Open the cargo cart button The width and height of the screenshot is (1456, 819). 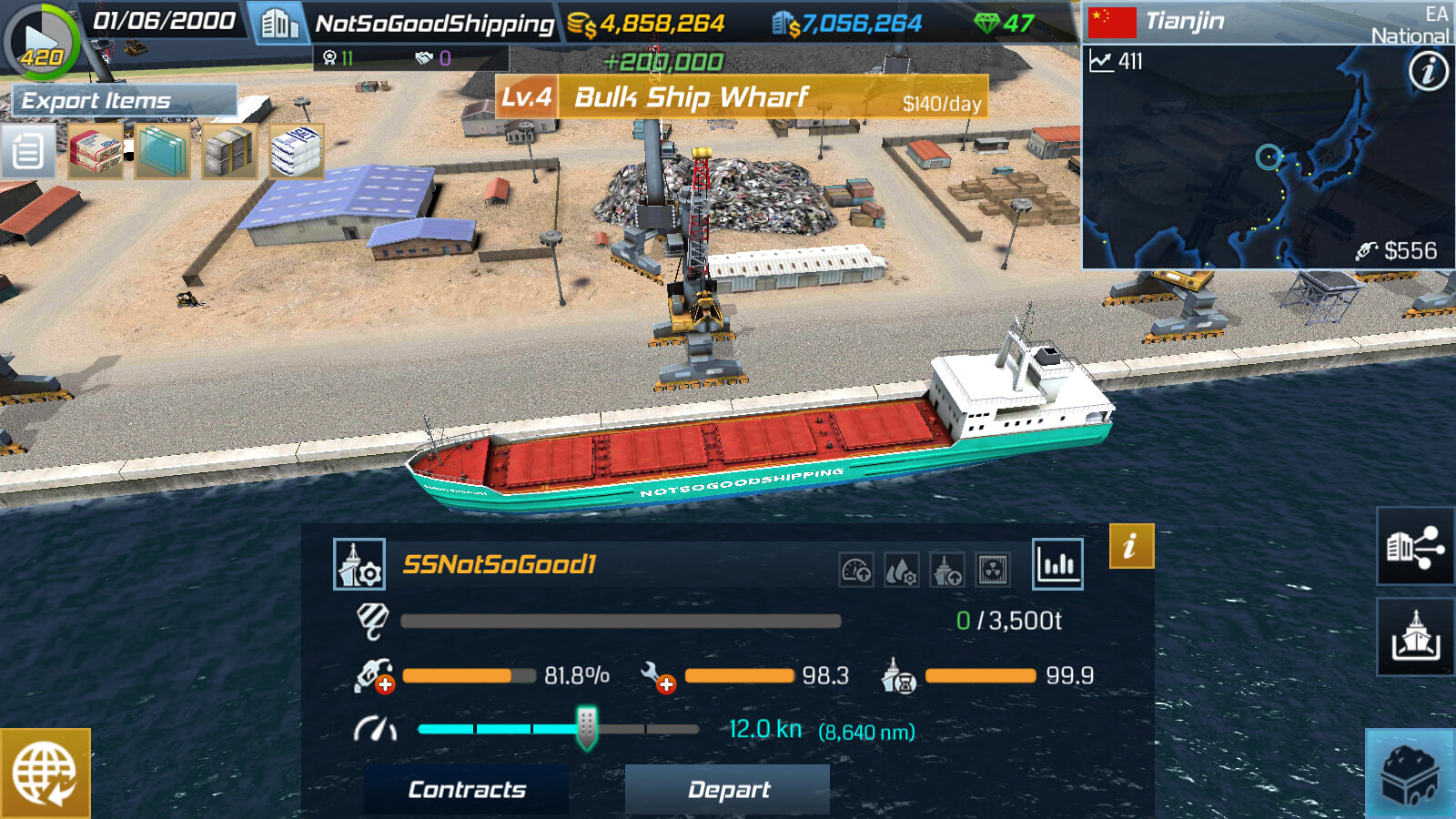[x=1410, y=774]
